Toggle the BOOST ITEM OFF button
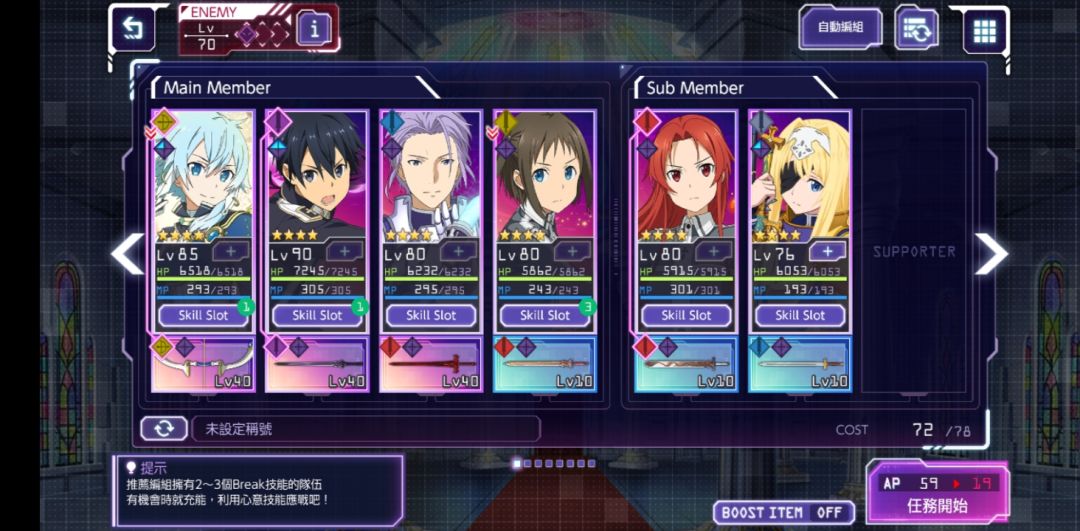The image size is (1080, 531). (x=783, y=512)
